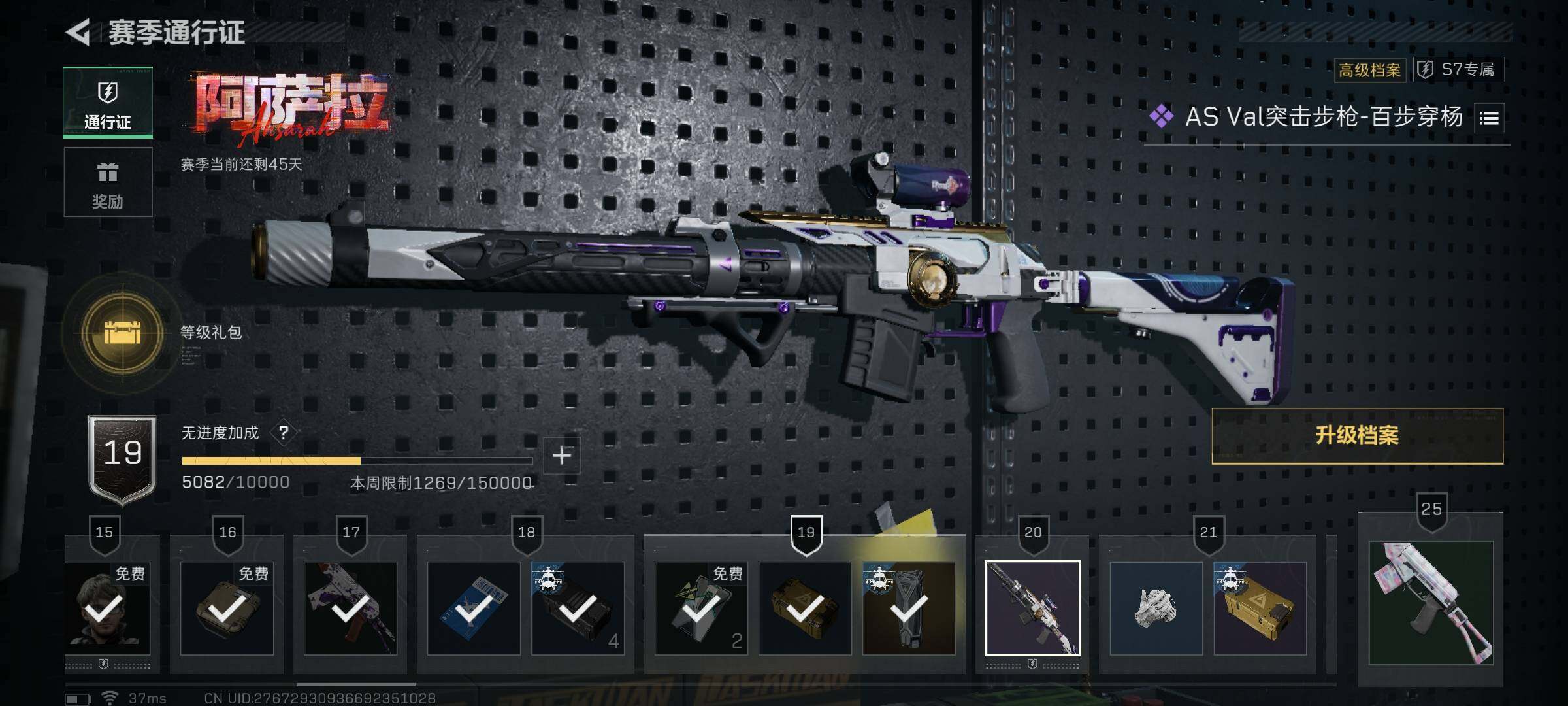View the level 25 pink weapon reward
Image resolution: width=1568 pixels, height=706 pixels.
(x=1431, y=603)
